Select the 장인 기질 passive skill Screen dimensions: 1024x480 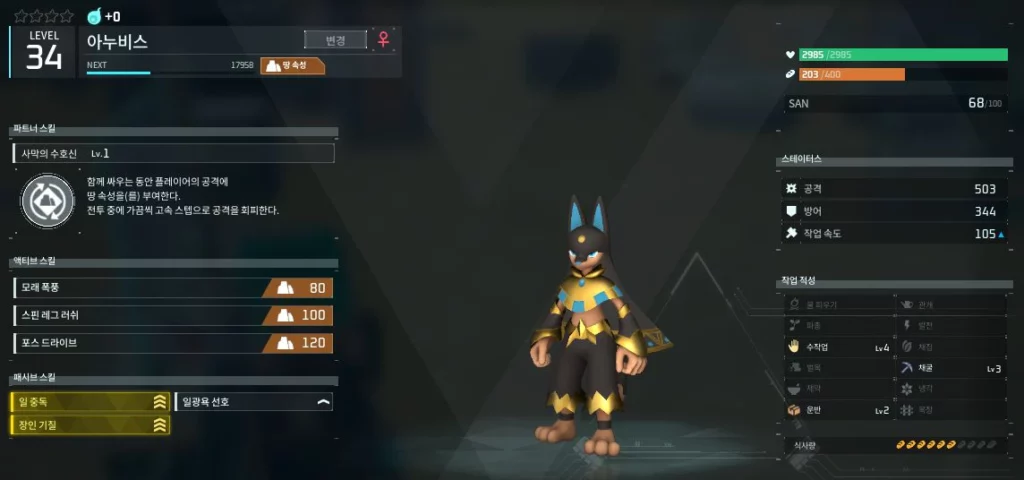pyautogui.click(x=90, y=425)
